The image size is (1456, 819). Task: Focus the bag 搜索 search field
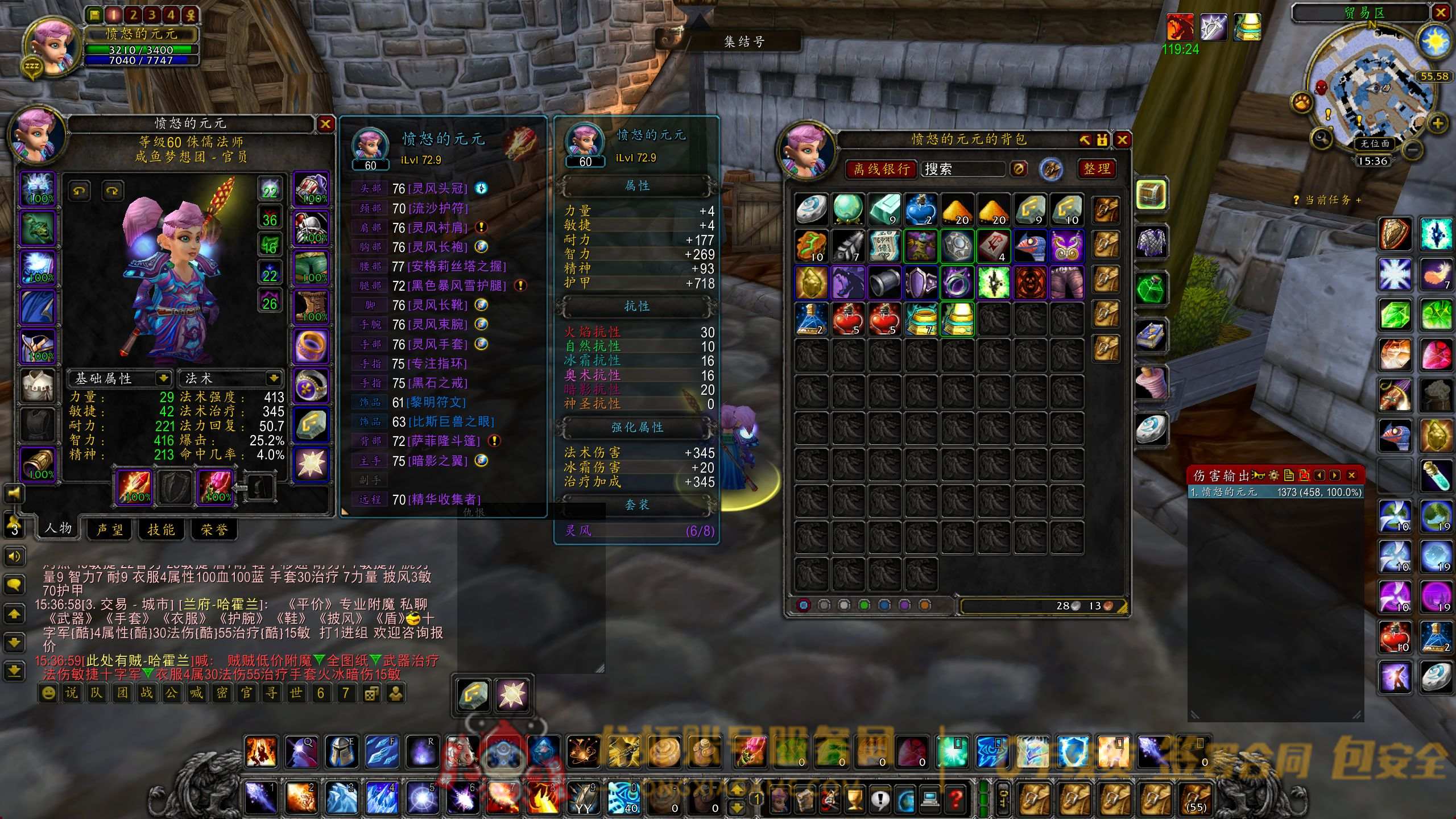coord(963,169)
